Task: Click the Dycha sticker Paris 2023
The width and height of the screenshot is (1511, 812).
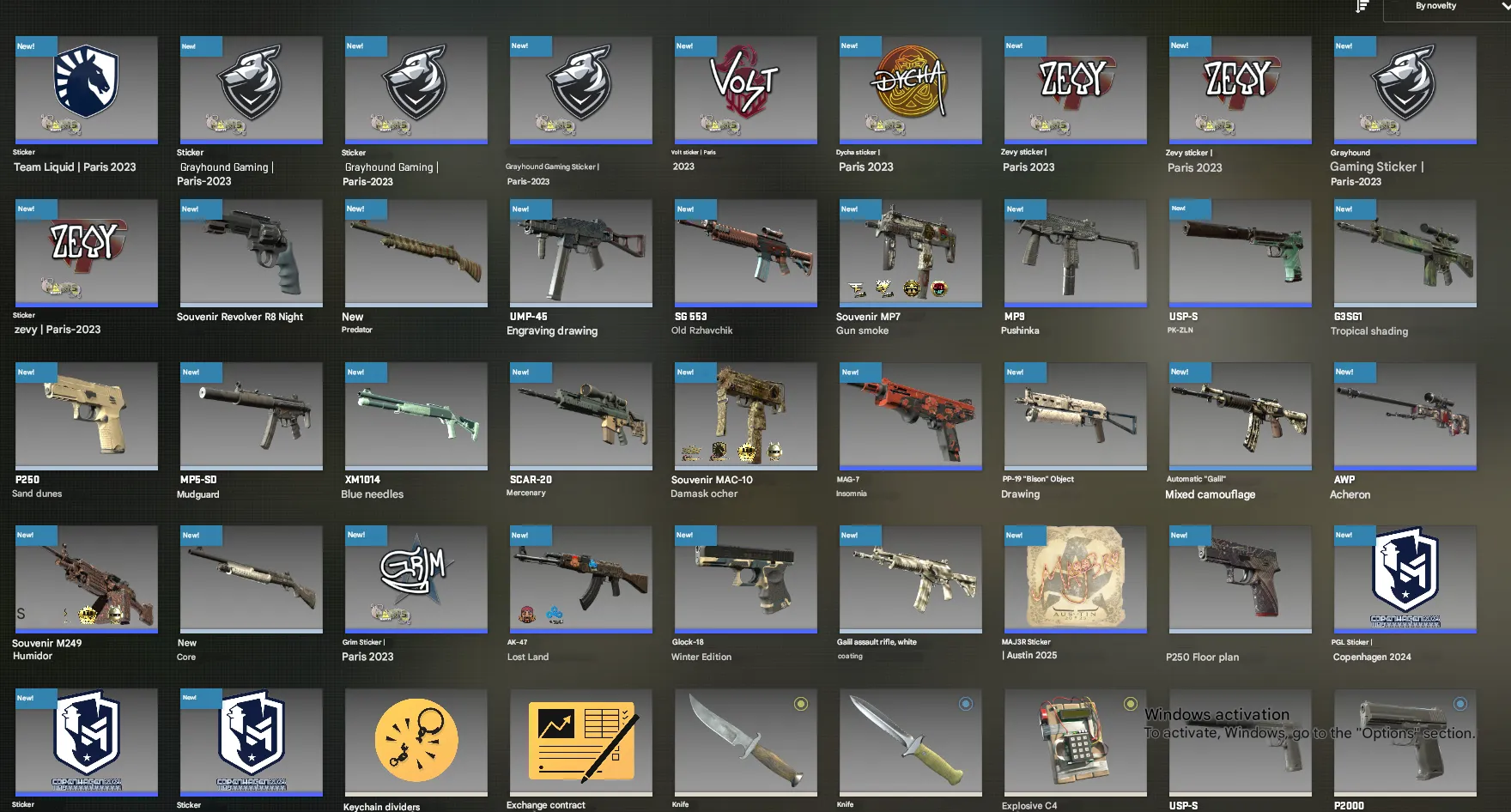Action: tap(910, 89)
